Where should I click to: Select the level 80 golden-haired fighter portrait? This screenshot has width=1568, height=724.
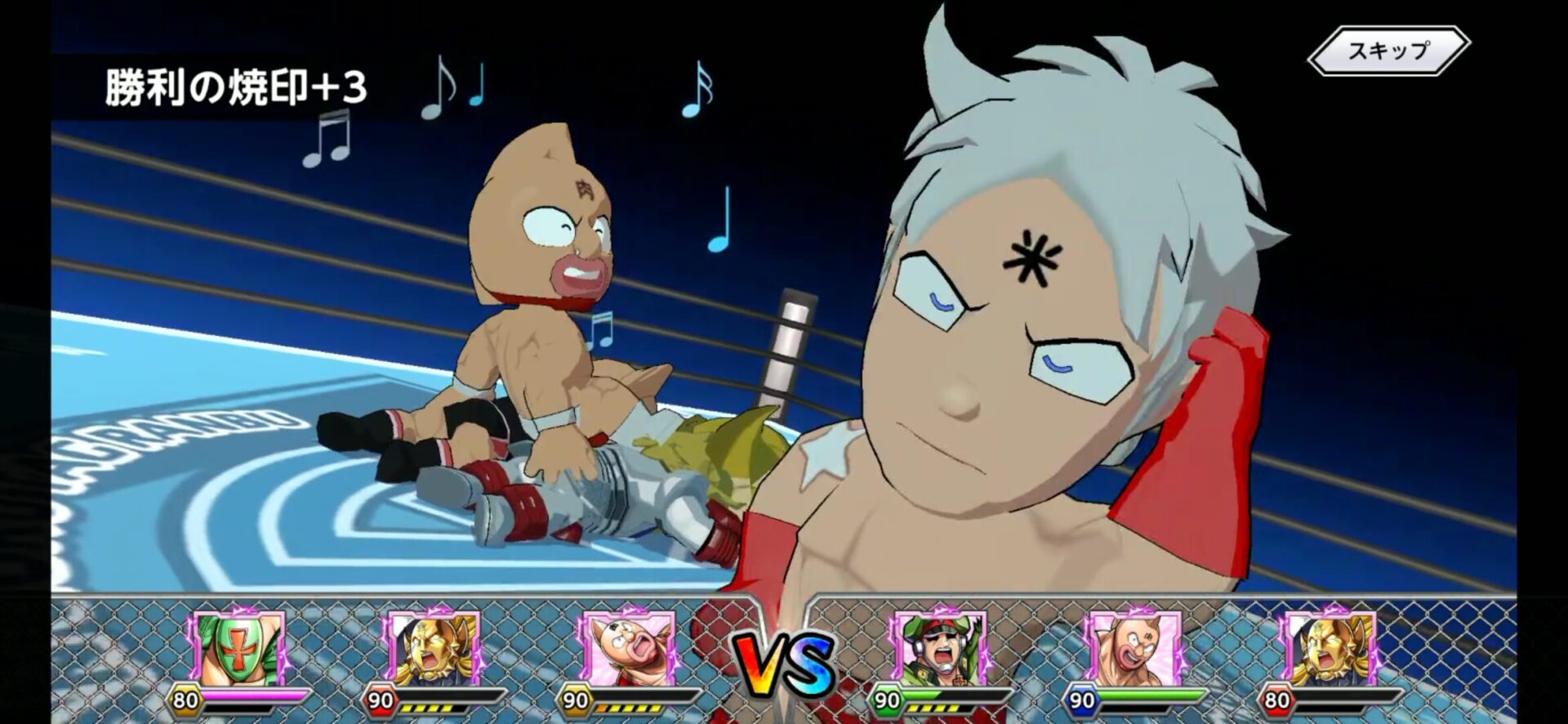[x=1328, y=650]
